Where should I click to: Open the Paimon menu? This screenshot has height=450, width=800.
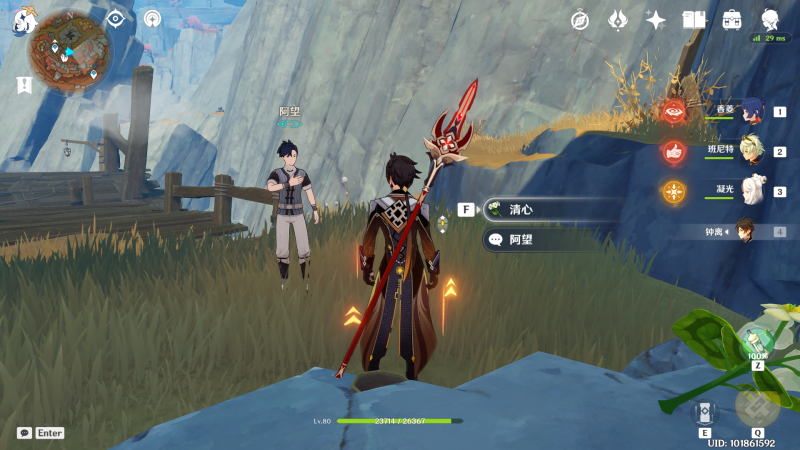[x=22, y=20]
